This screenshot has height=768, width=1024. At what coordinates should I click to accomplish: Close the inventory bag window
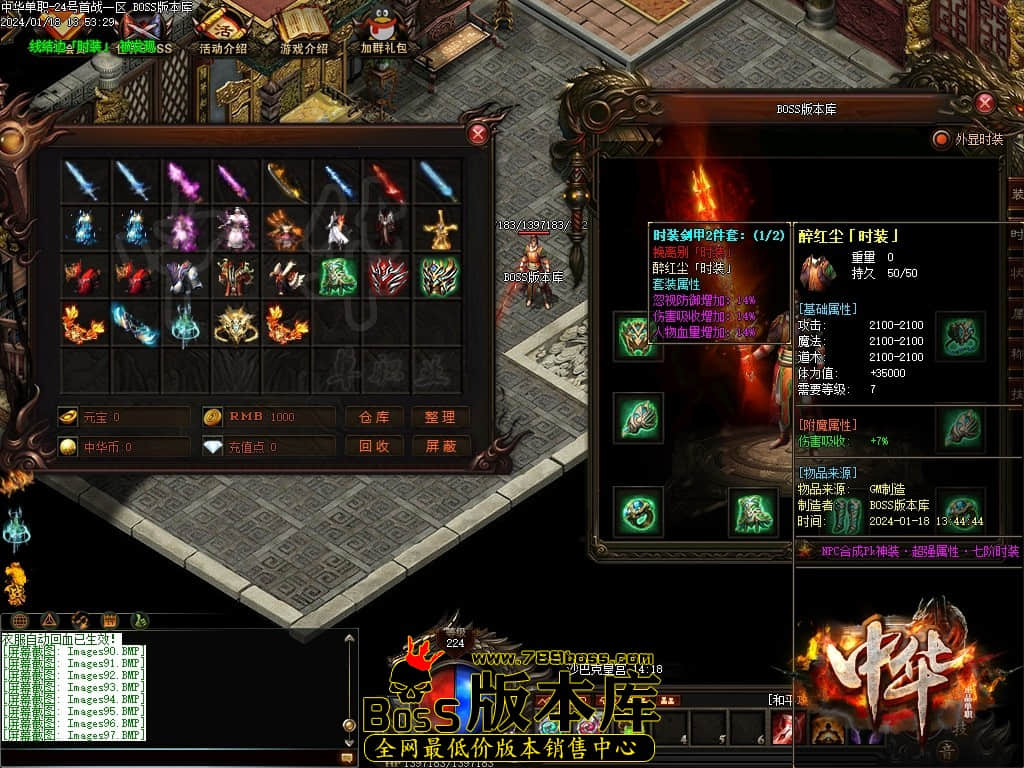[x=479, y=134]
